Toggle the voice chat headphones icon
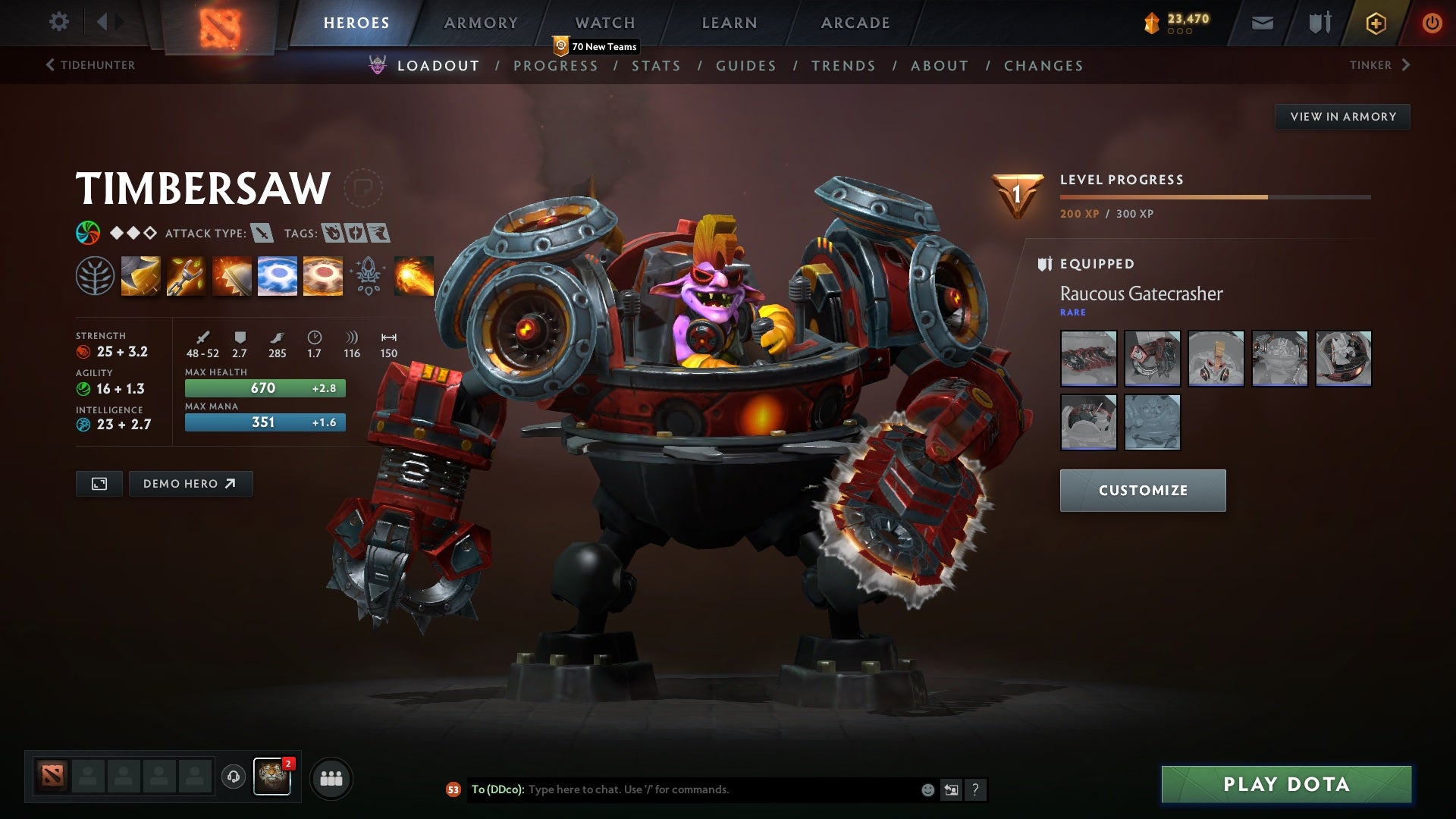The width and height of the screenshot is (1456, 819). (x=233, y=777)
